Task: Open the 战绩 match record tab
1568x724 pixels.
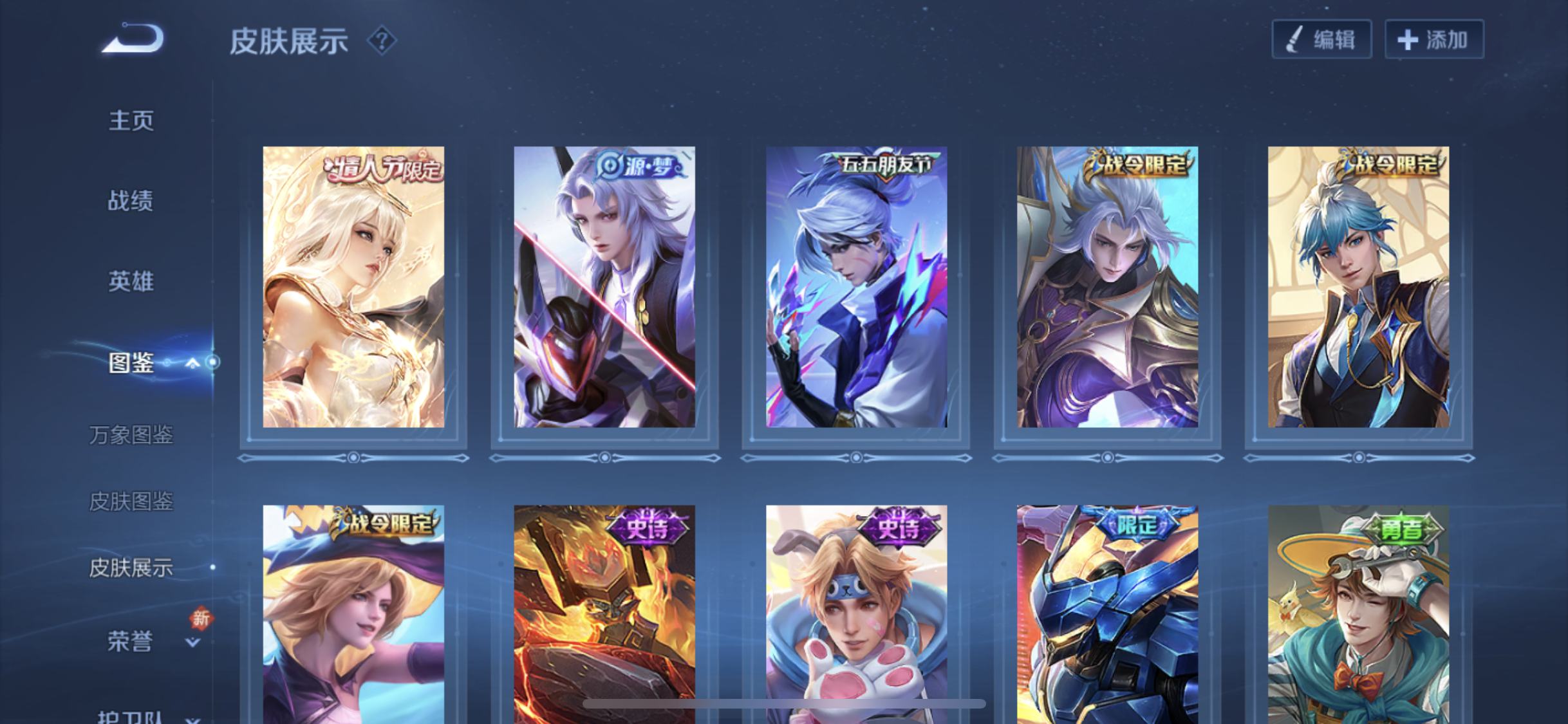Action: (x=131, y=201)
